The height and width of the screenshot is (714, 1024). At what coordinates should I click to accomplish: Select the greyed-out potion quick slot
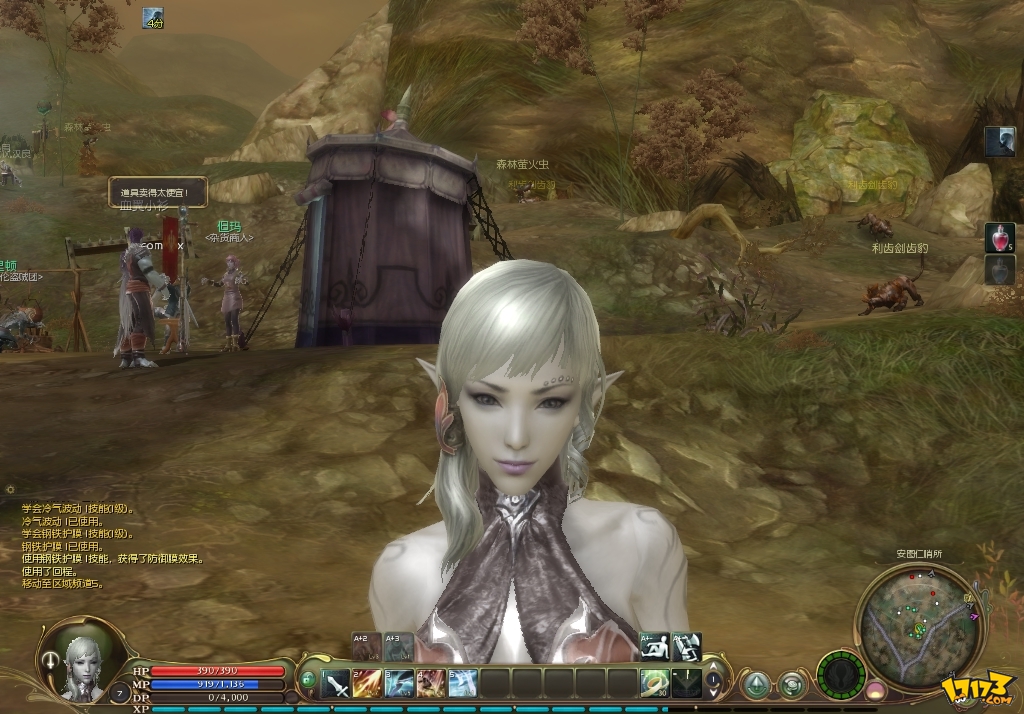point(999,270)
